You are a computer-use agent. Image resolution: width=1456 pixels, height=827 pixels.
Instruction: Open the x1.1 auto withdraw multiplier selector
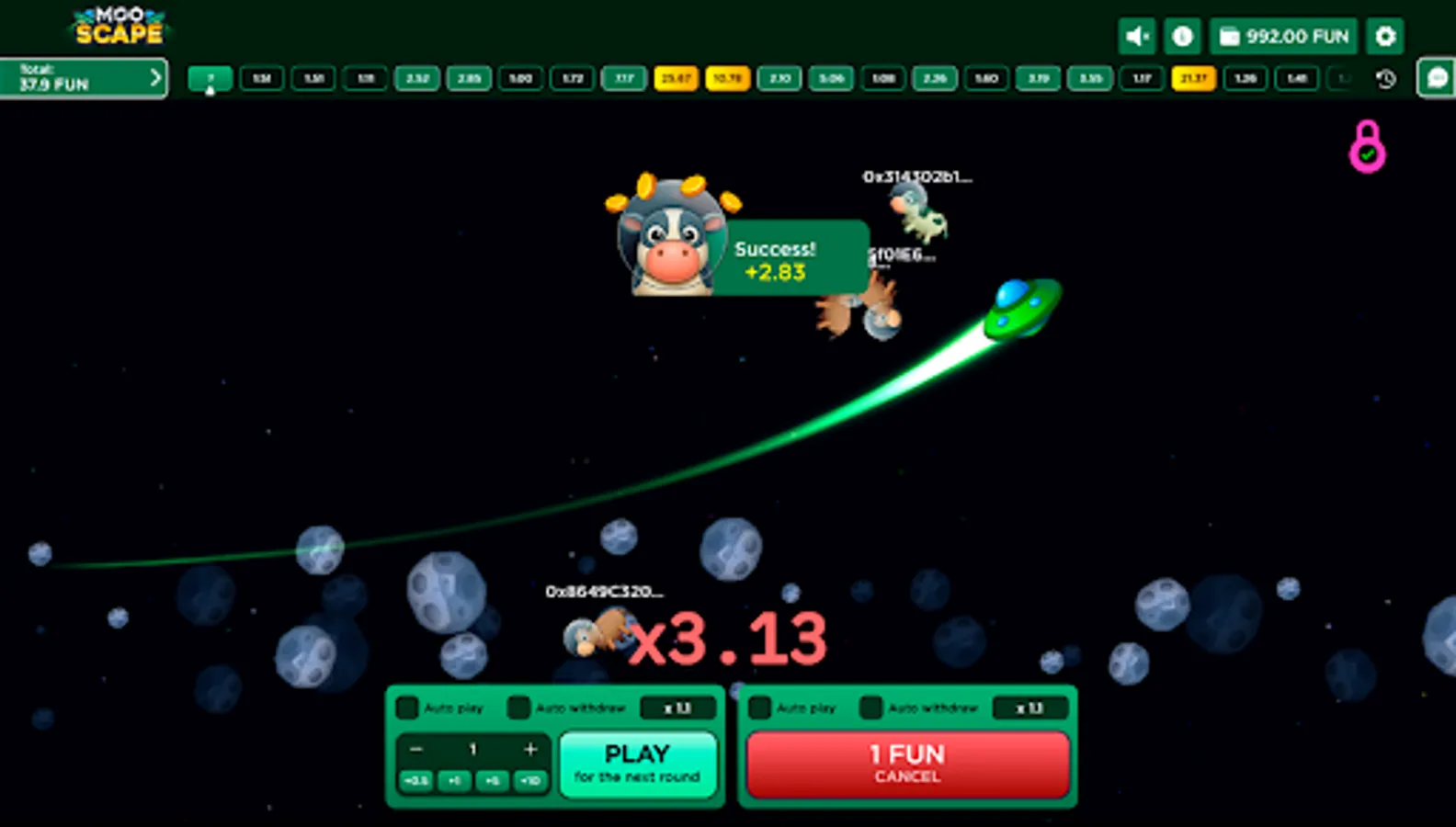pos(678,708)
